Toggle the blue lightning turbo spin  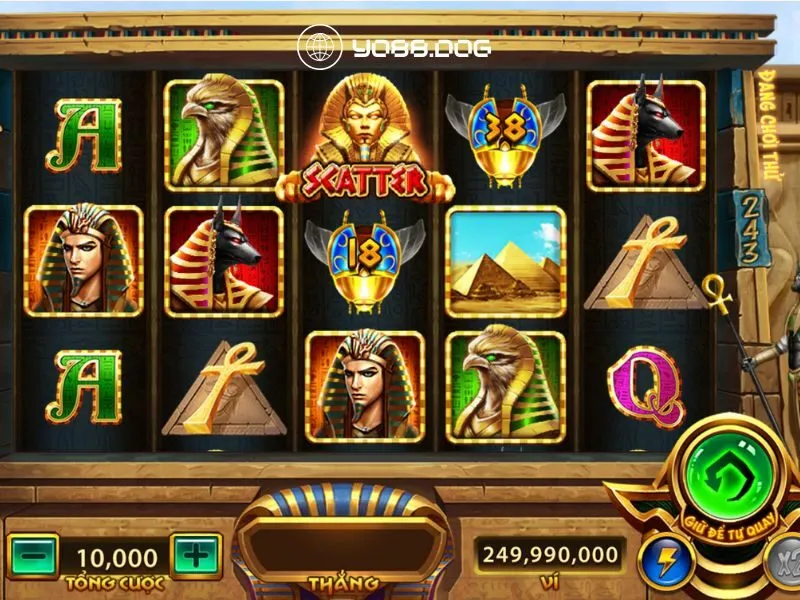pyautogui.click(x=660, y=562)
